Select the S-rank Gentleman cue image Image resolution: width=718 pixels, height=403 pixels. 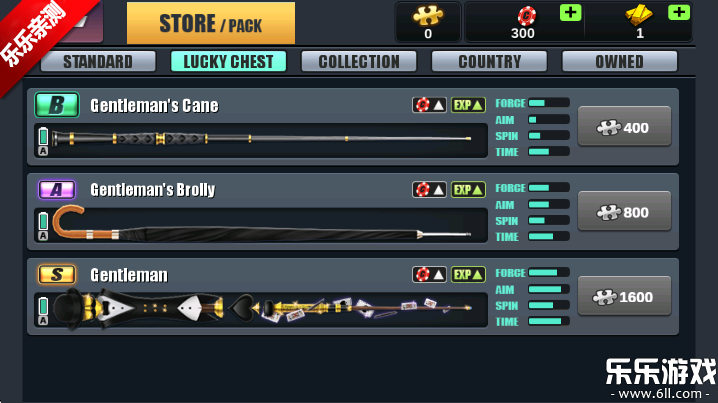tap(262, 308)
